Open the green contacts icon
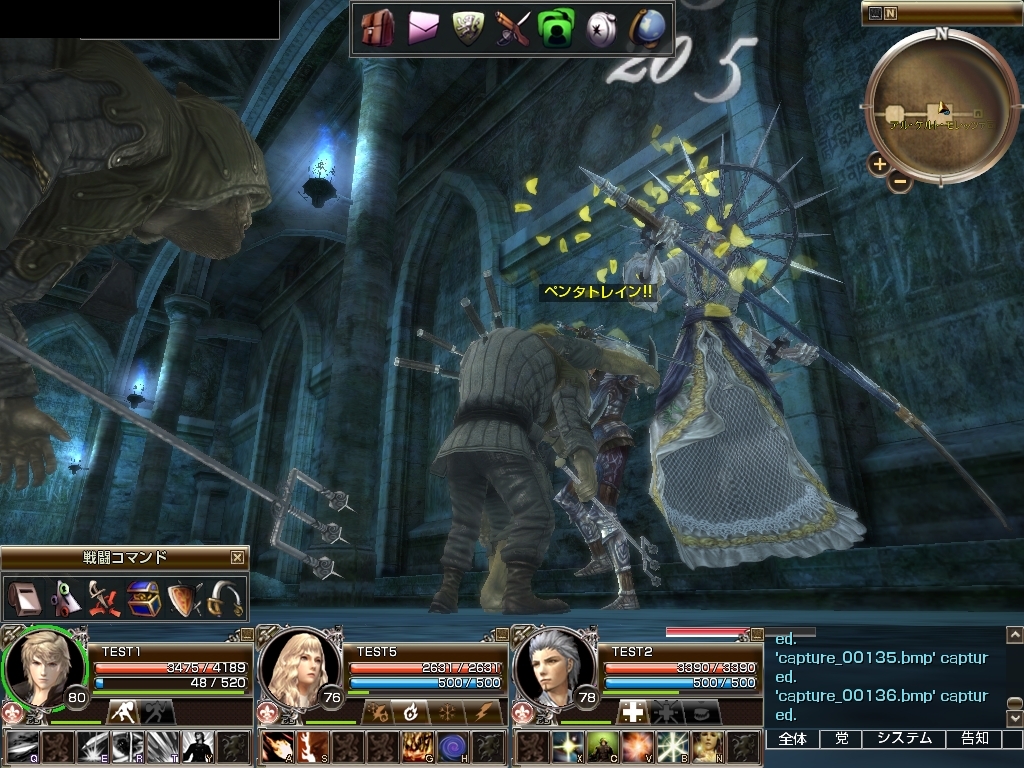Image resolution: width=1024 pixels, height=768 pixels. (x=555, y=28)
